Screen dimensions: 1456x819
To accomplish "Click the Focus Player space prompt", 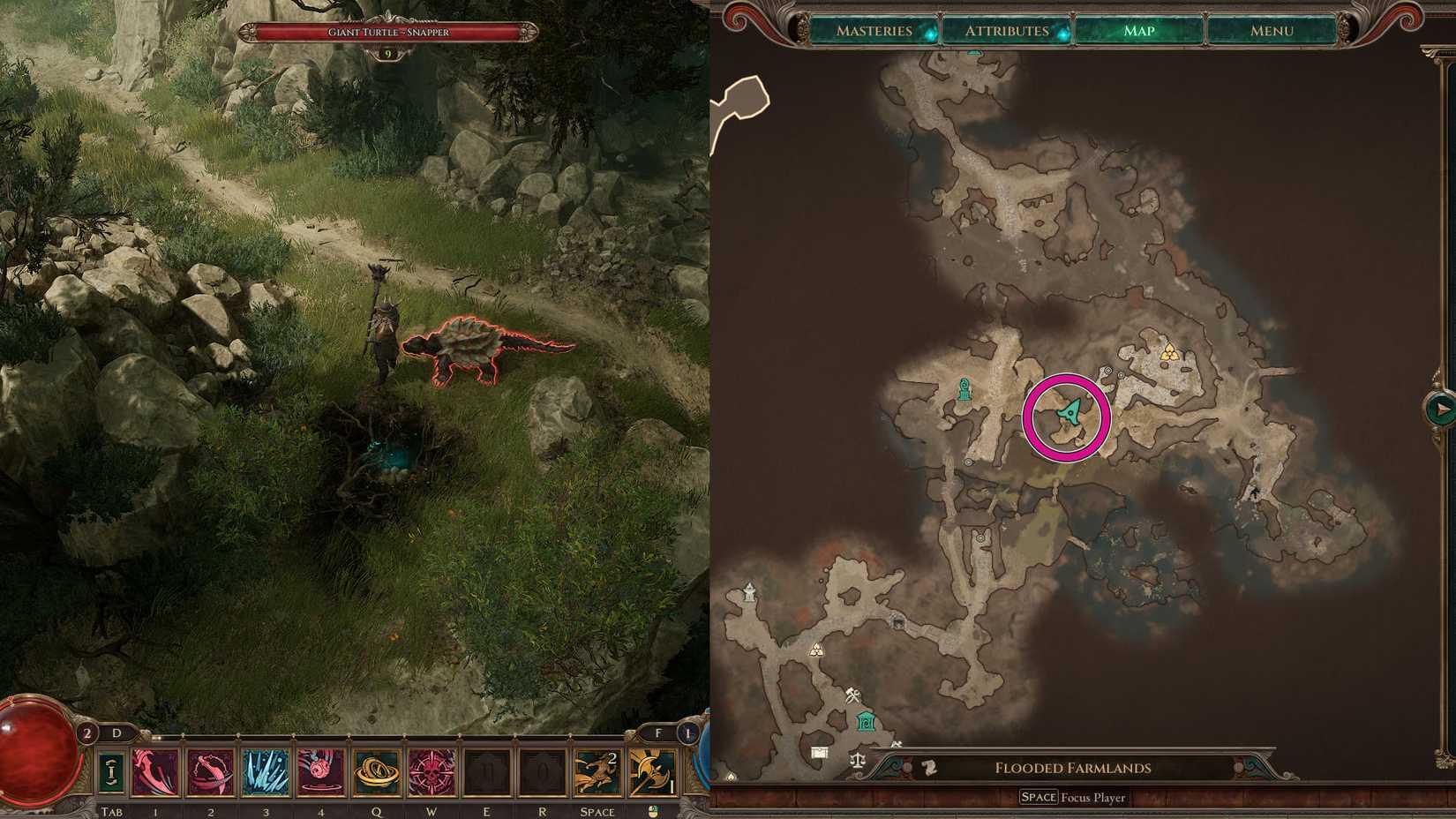I will point(1072,797).
